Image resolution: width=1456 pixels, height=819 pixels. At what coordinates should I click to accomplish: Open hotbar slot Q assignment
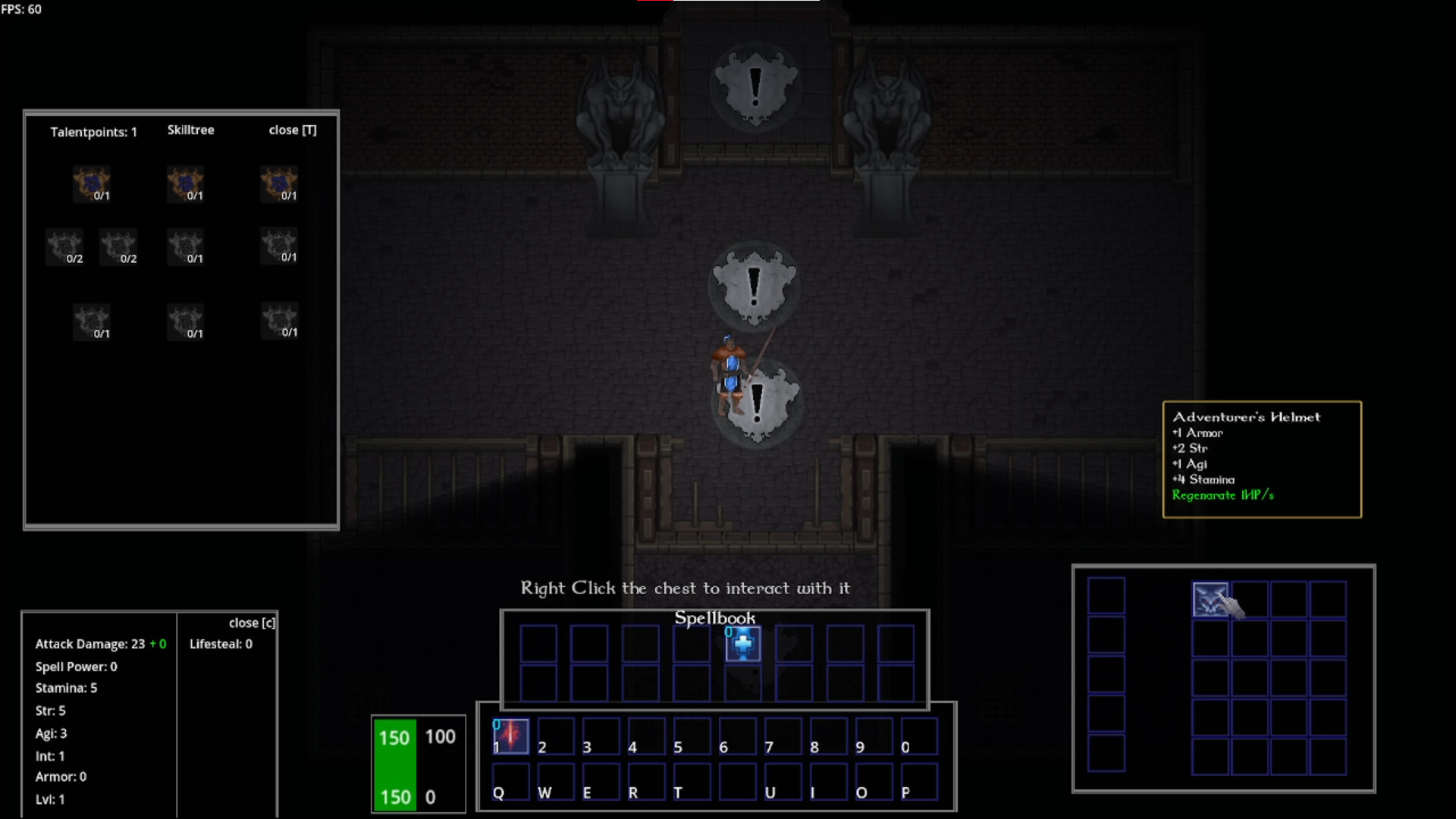[510, 781]
